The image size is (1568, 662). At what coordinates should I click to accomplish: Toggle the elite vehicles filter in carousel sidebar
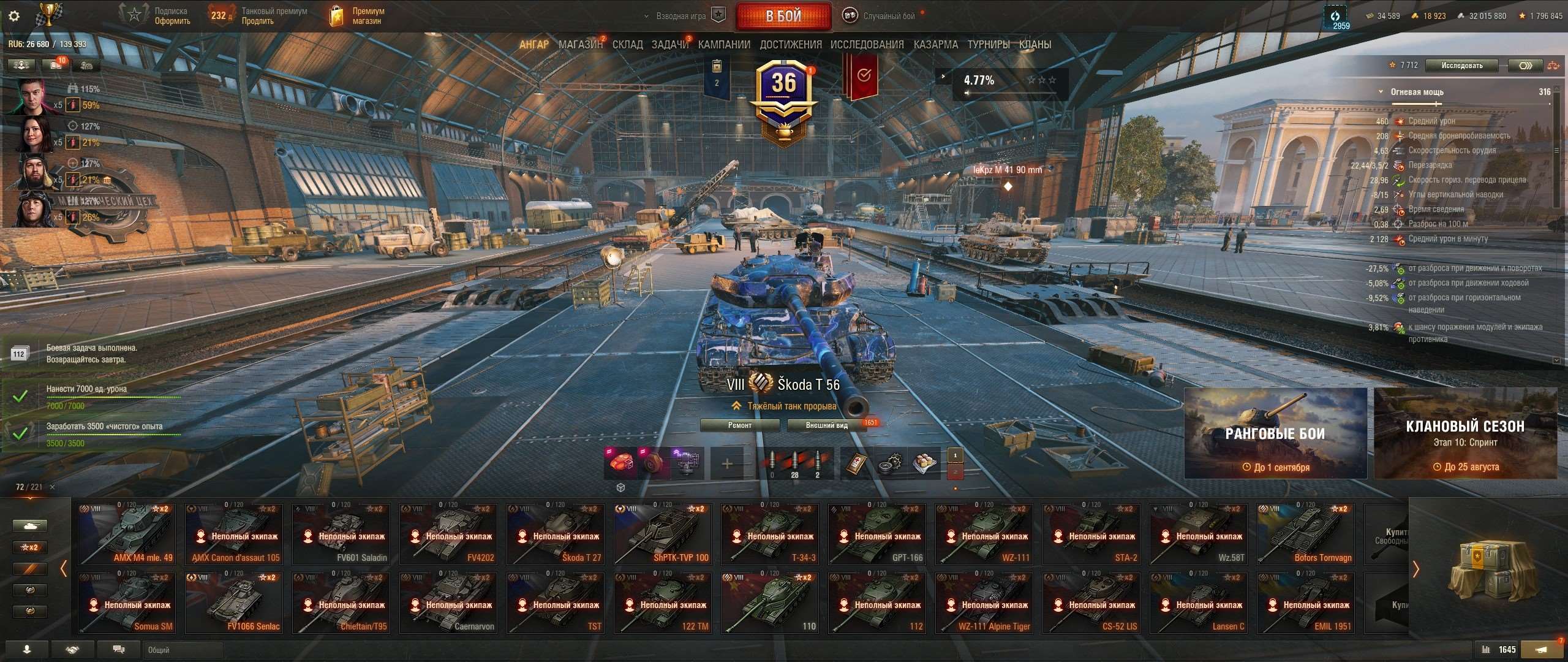pyautogui.click(x=29, y=590)
